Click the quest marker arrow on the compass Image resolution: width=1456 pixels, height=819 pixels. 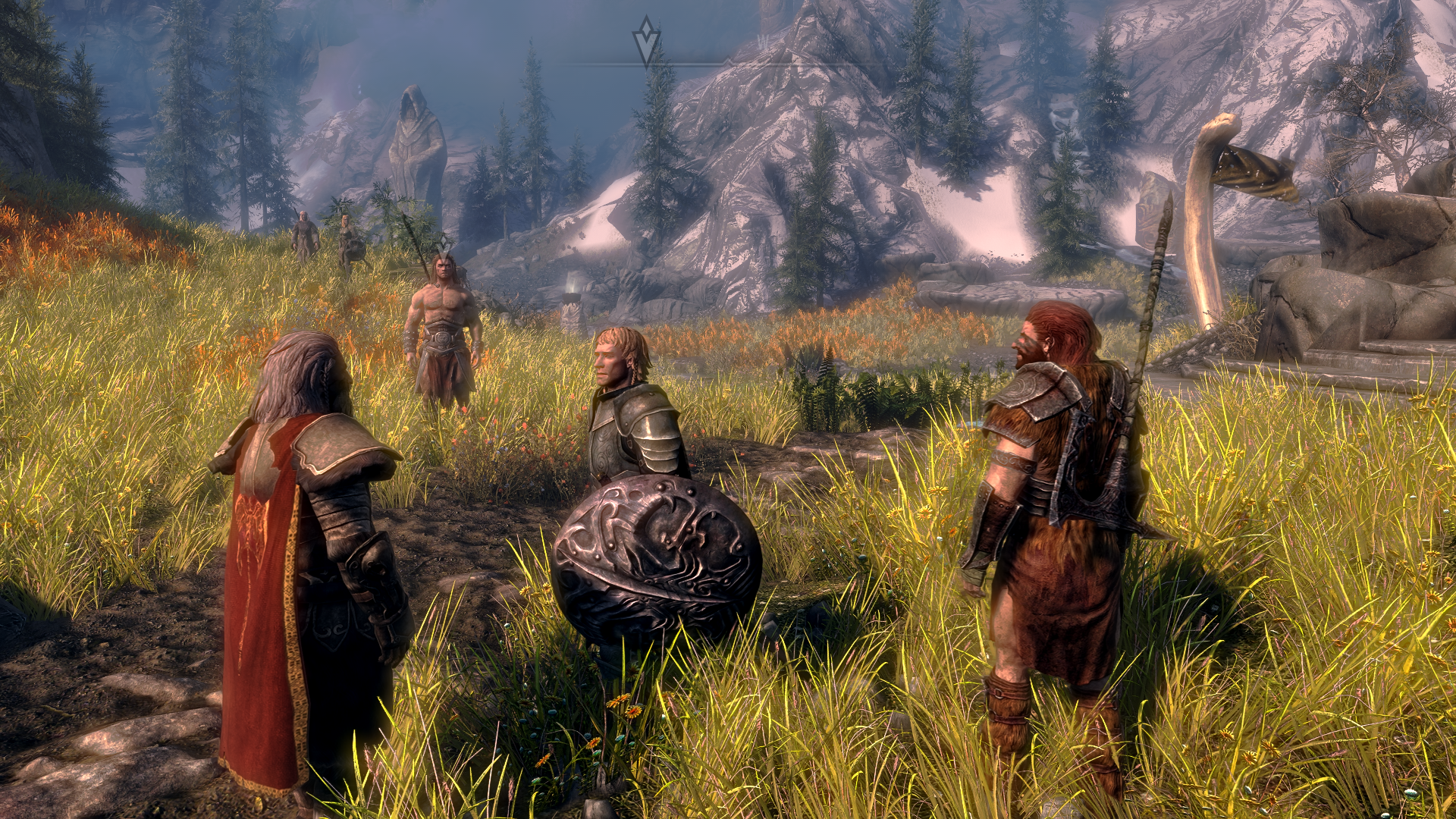coord(646,41)
